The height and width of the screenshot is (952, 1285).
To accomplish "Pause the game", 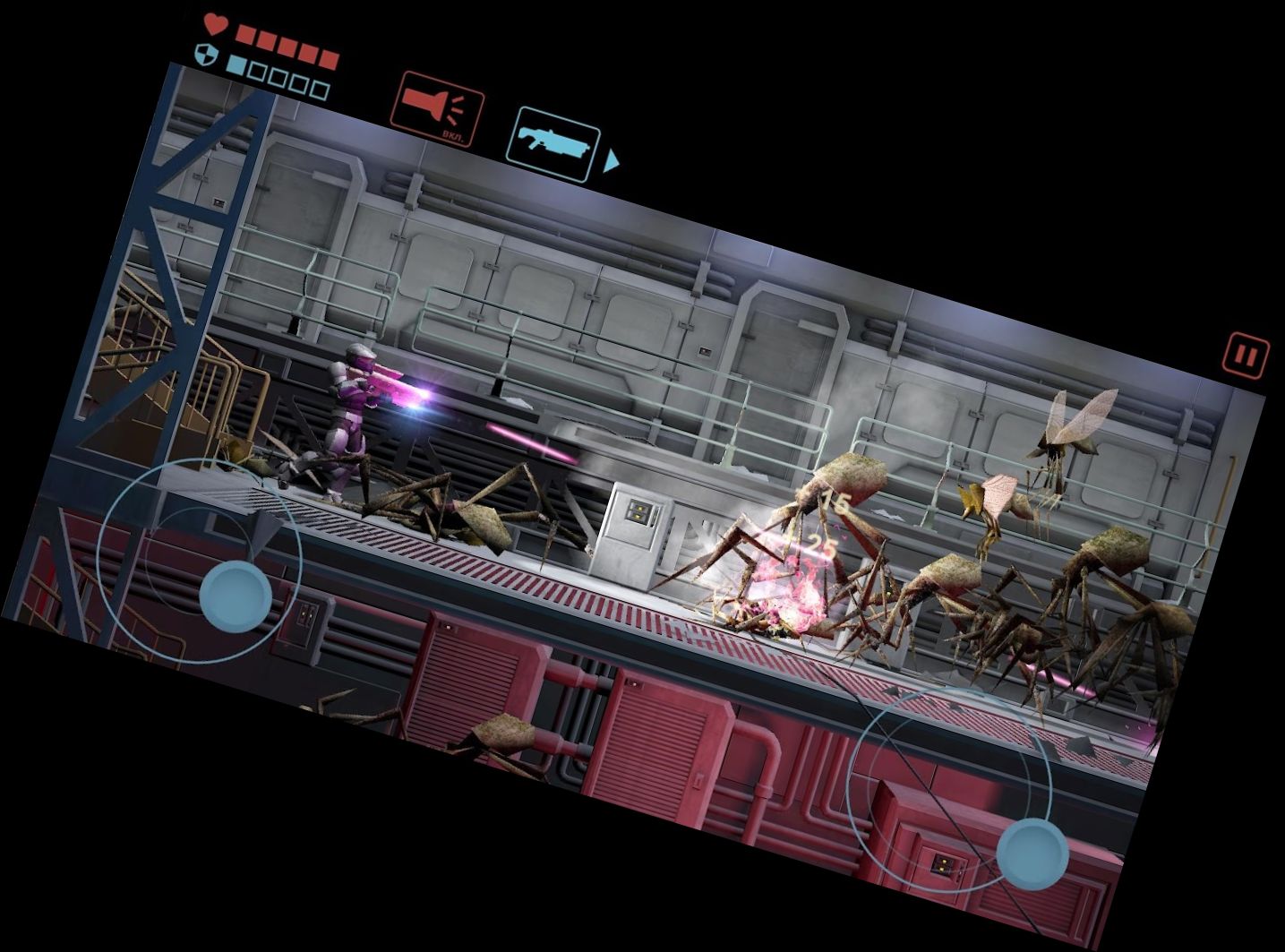I will (1246, 356).
